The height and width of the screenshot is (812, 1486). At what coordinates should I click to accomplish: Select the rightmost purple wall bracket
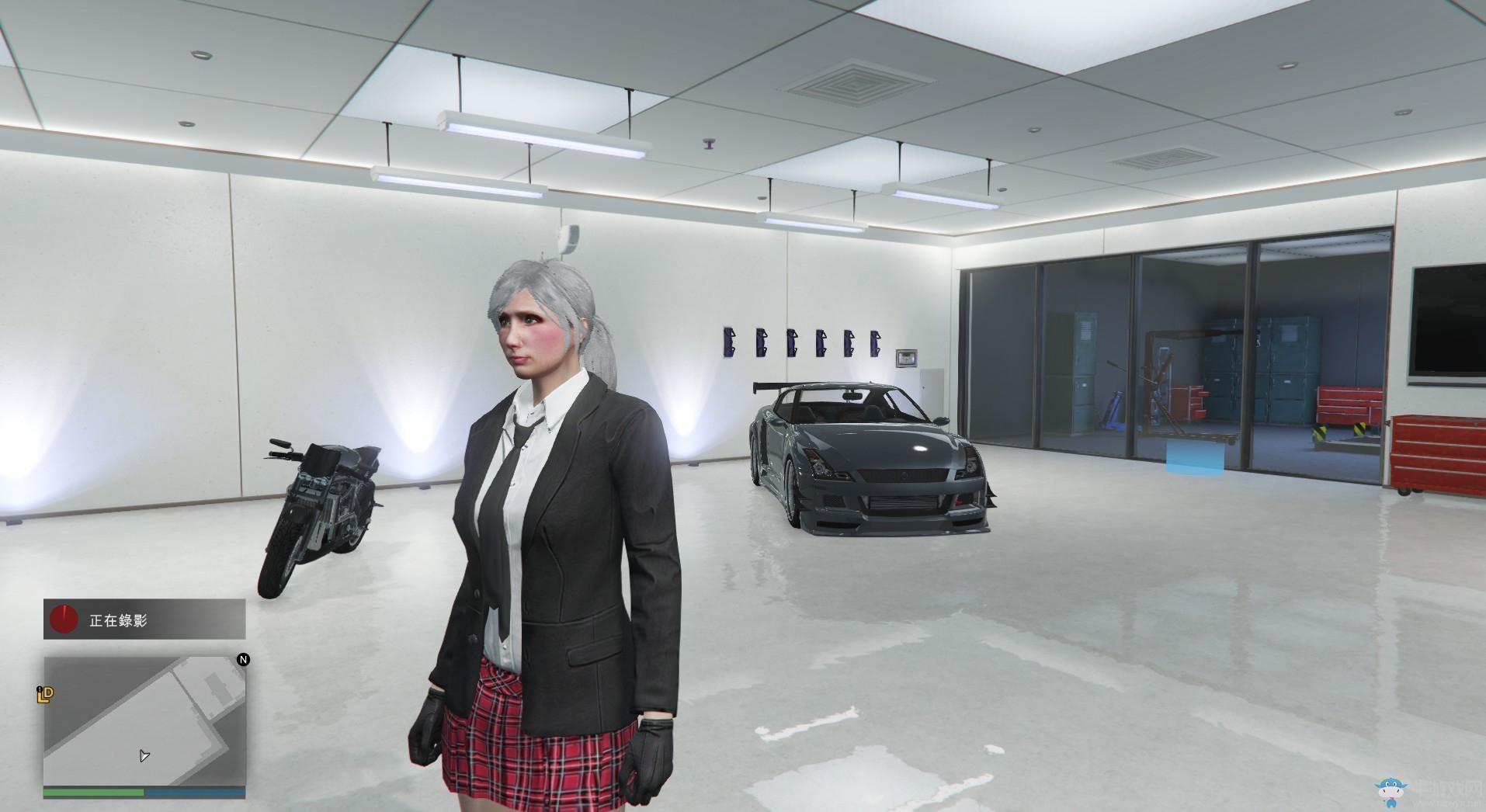875,343
